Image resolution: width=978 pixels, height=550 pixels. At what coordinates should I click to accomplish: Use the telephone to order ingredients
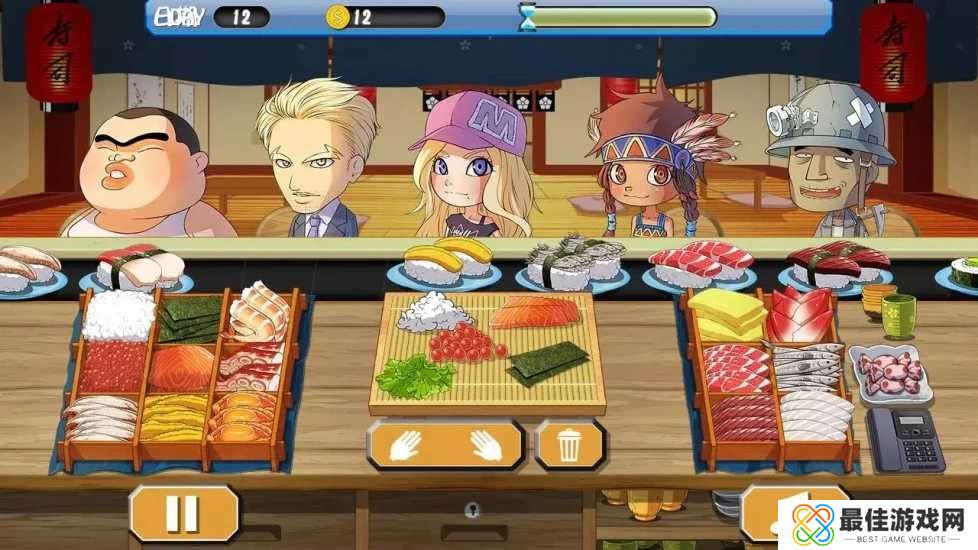point(905,438)
